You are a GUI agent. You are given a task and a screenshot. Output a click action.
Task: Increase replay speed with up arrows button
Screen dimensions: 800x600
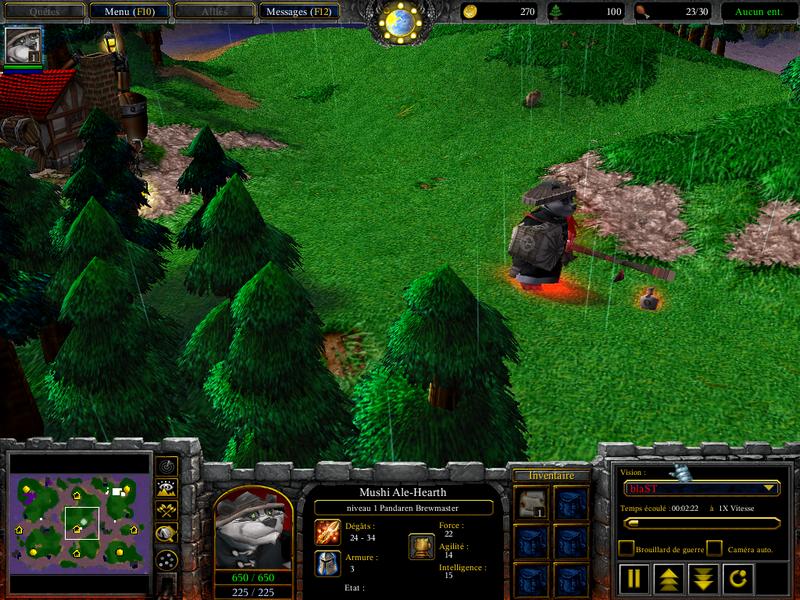click(x=667, y=578)
